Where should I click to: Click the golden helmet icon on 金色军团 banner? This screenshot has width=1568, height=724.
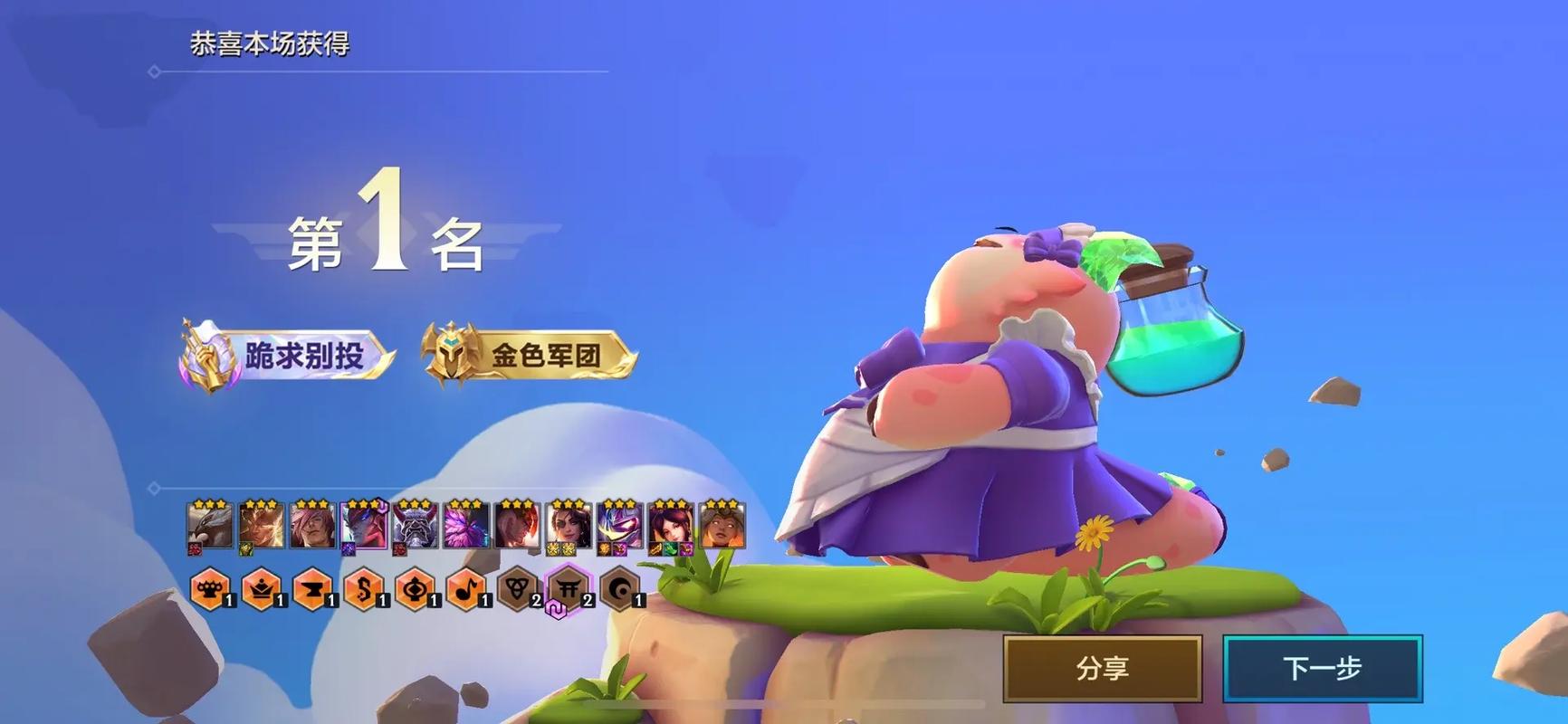click(453, 352)
